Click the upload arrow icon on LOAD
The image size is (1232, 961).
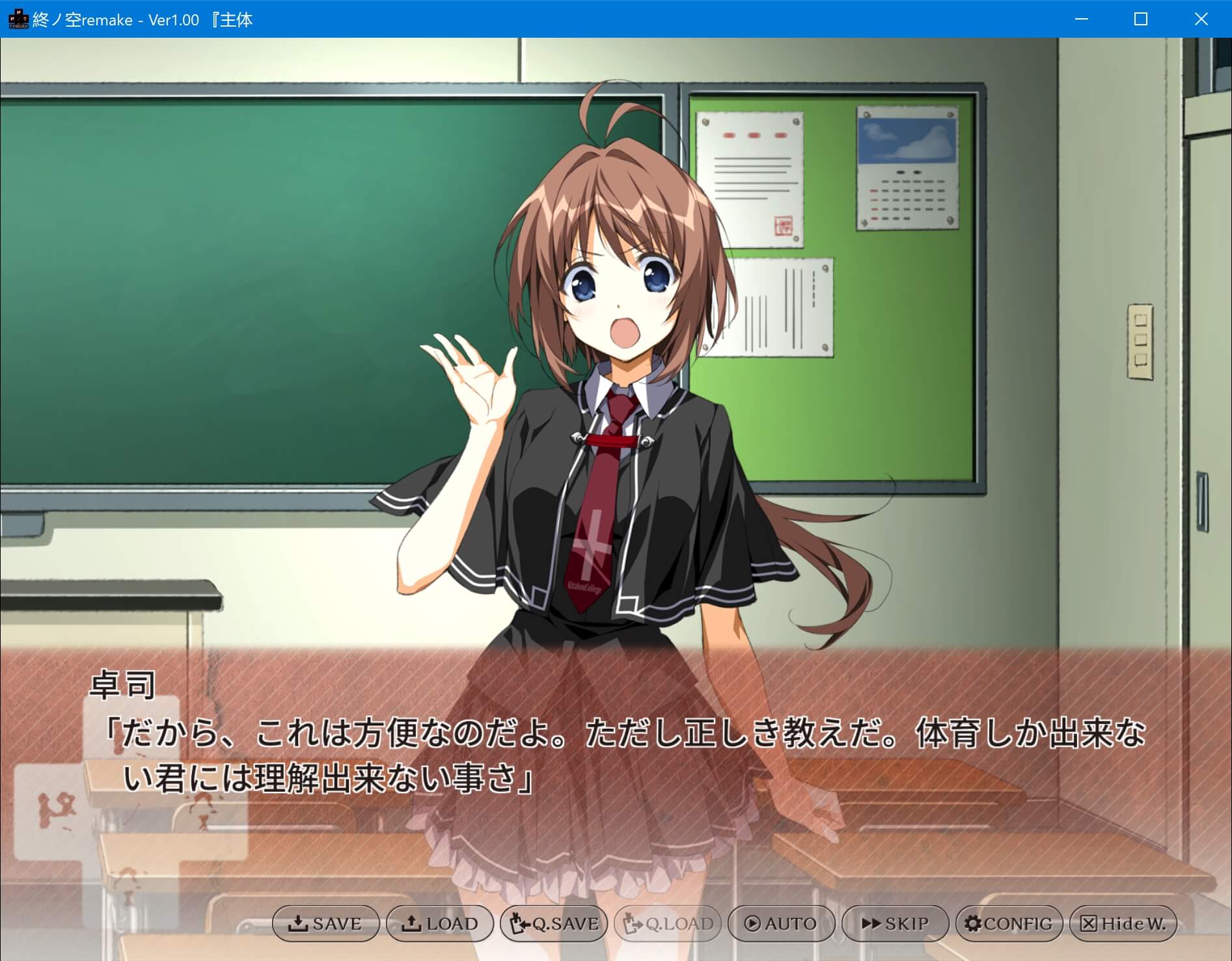[412, 923]
